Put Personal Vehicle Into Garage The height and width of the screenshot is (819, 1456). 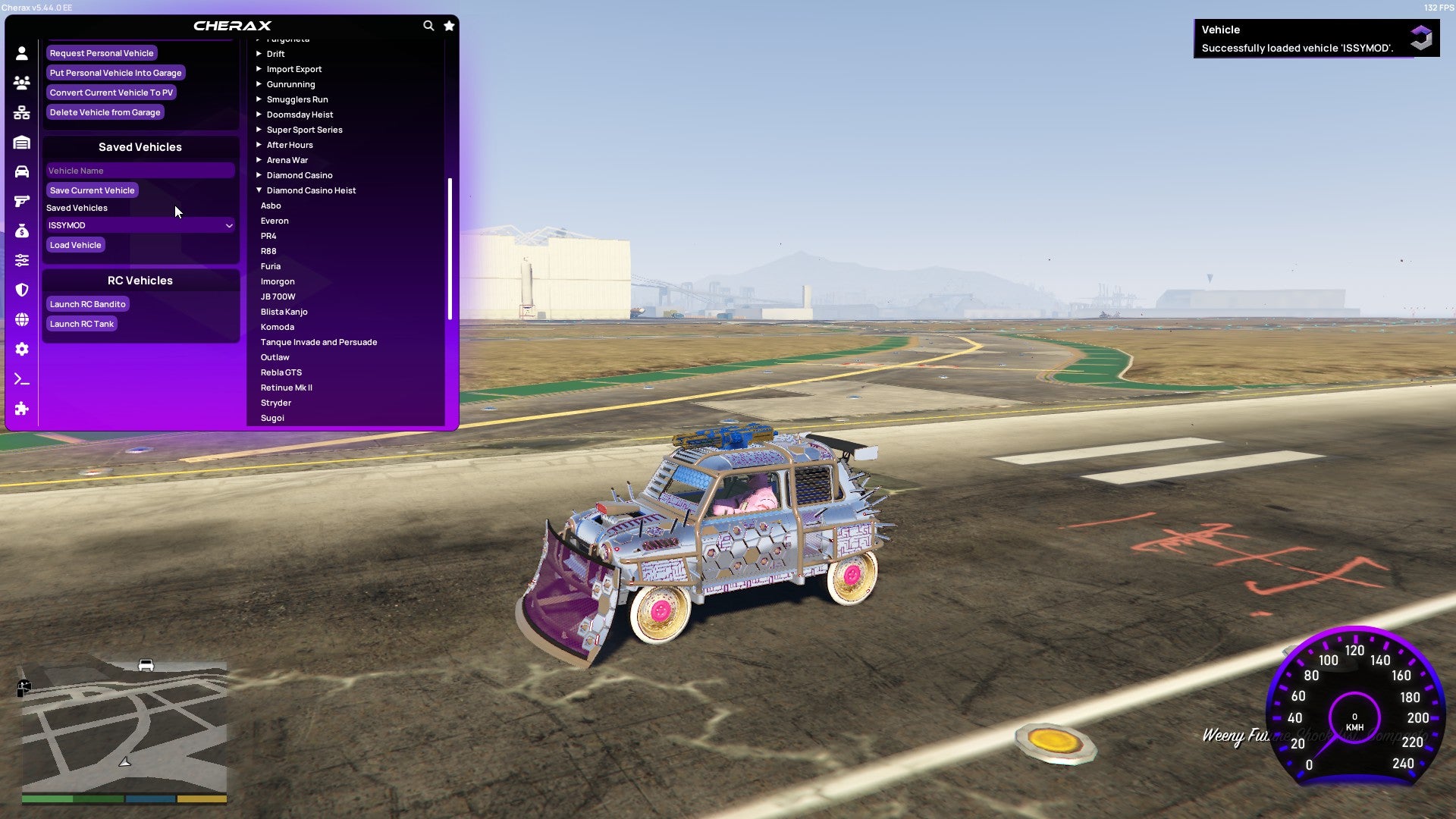pos(115,73)
